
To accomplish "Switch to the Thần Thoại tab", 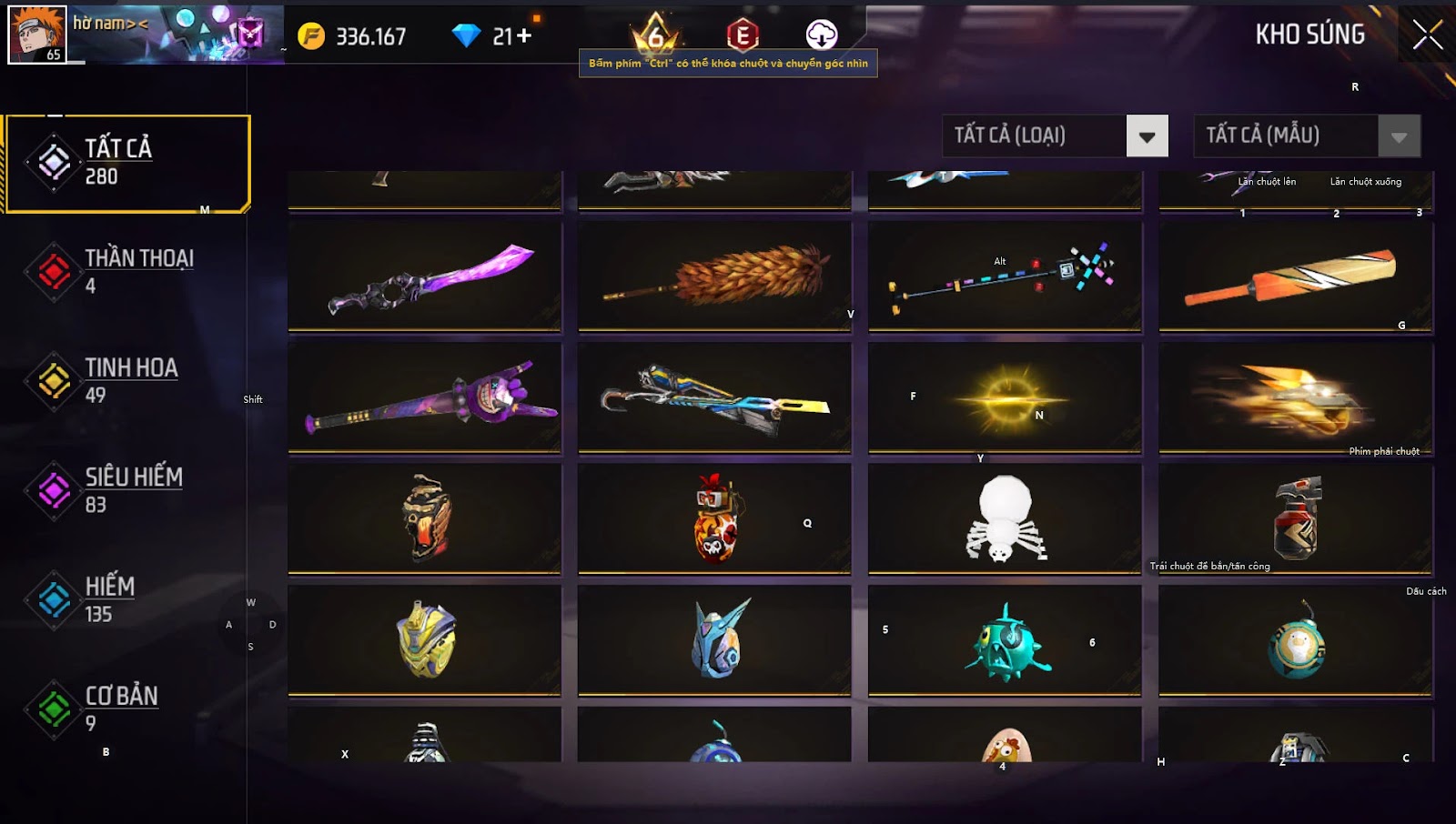I will pos(126,271).
